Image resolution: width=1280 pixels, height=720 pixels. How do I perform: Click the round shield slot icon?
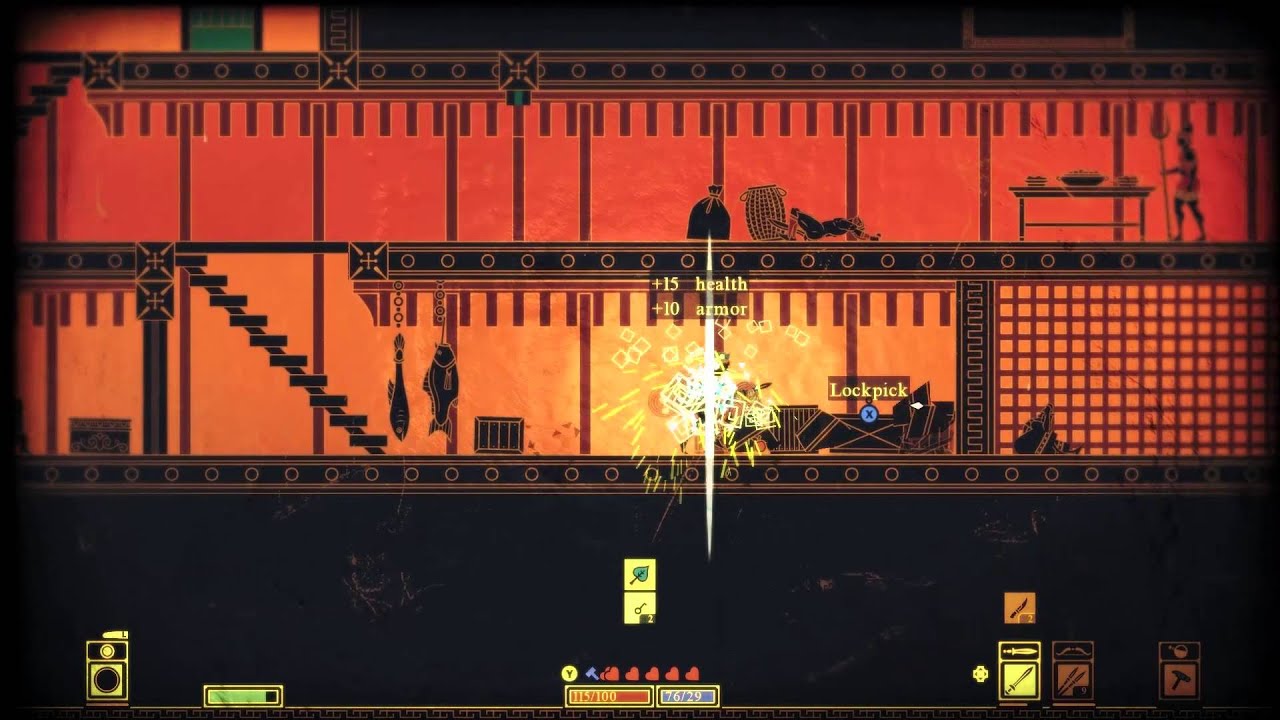[x=106, y=680]
